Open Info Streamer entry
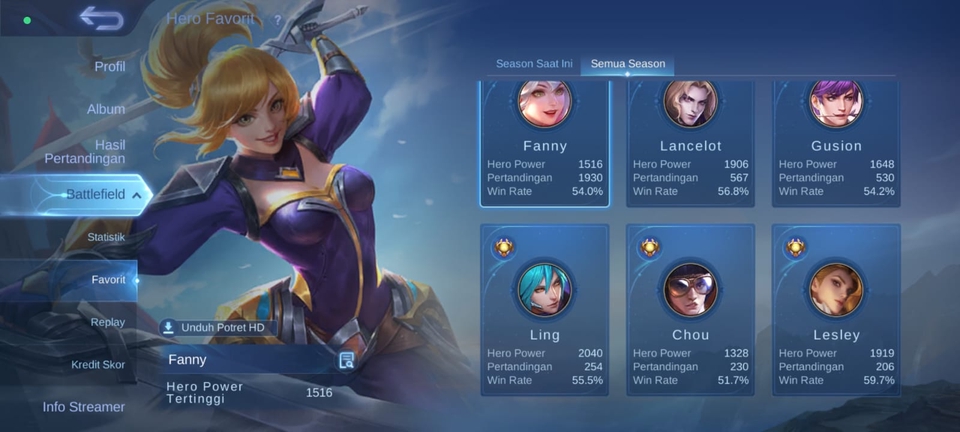Viewport: 960px width, 432px height. coord(84,407)
